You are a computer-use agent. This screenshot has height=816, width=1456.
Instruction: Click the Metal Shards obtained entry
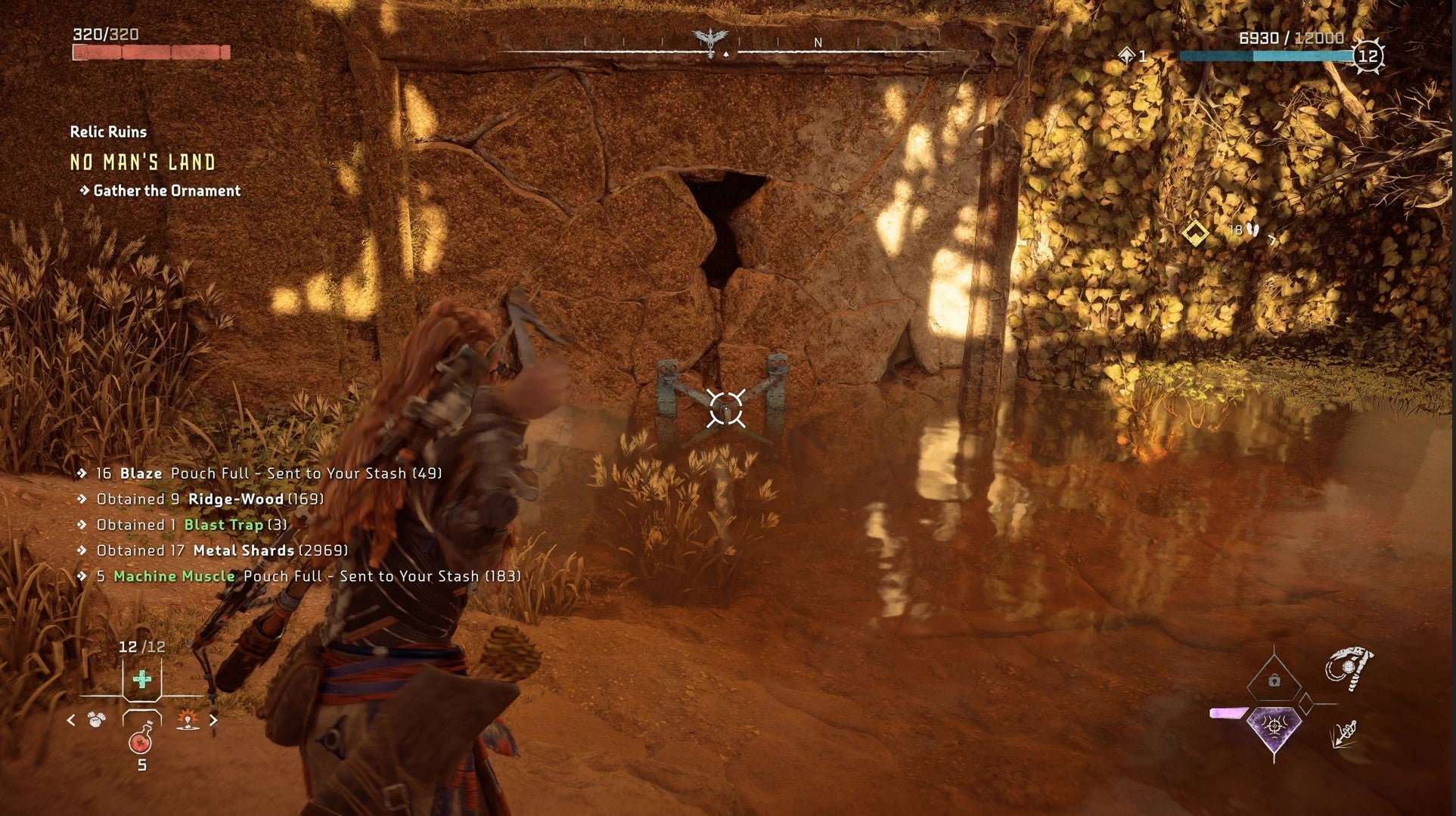click(222, 550)
